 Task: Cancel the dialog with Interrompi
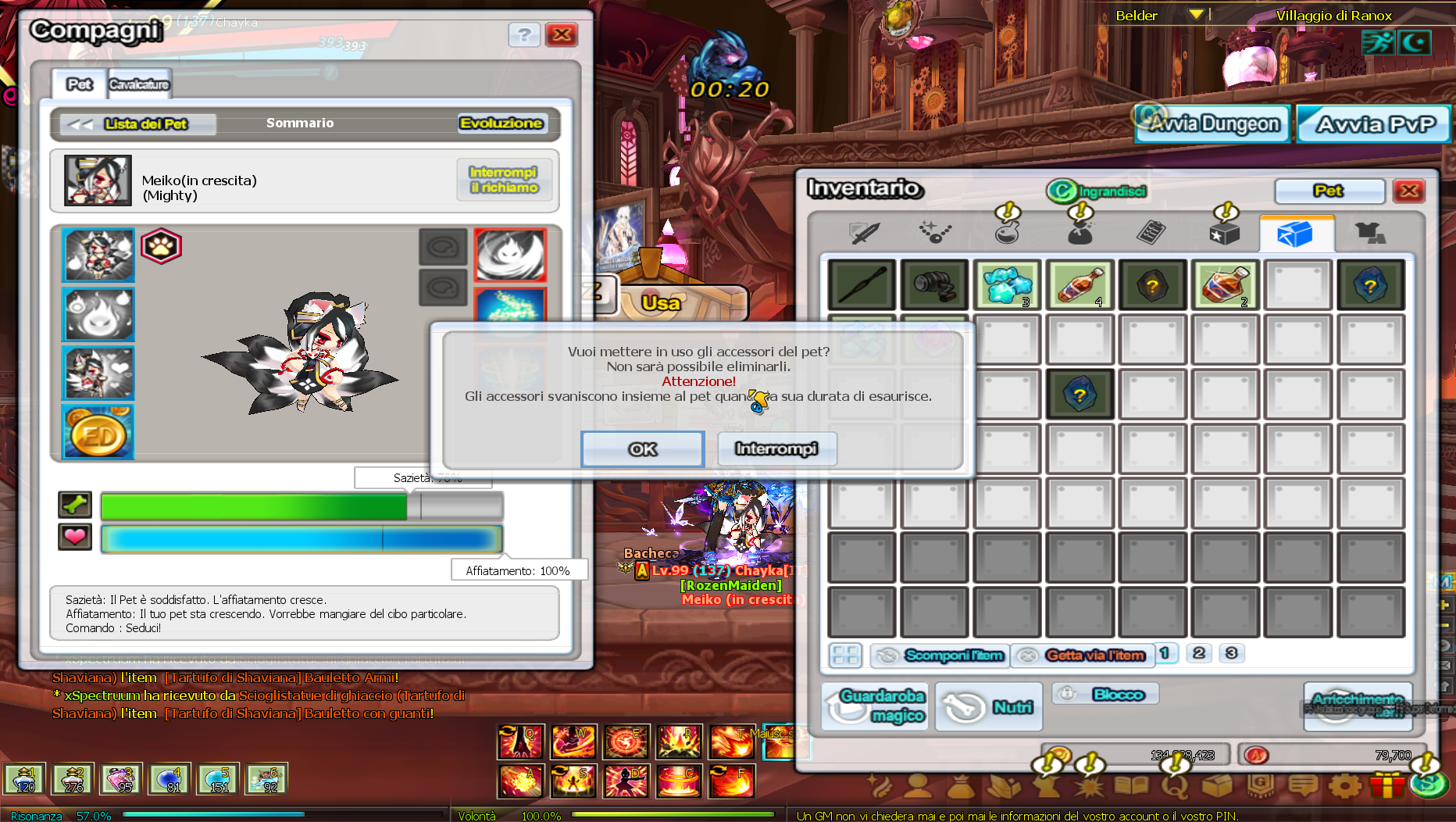click(x=776, y=449)
